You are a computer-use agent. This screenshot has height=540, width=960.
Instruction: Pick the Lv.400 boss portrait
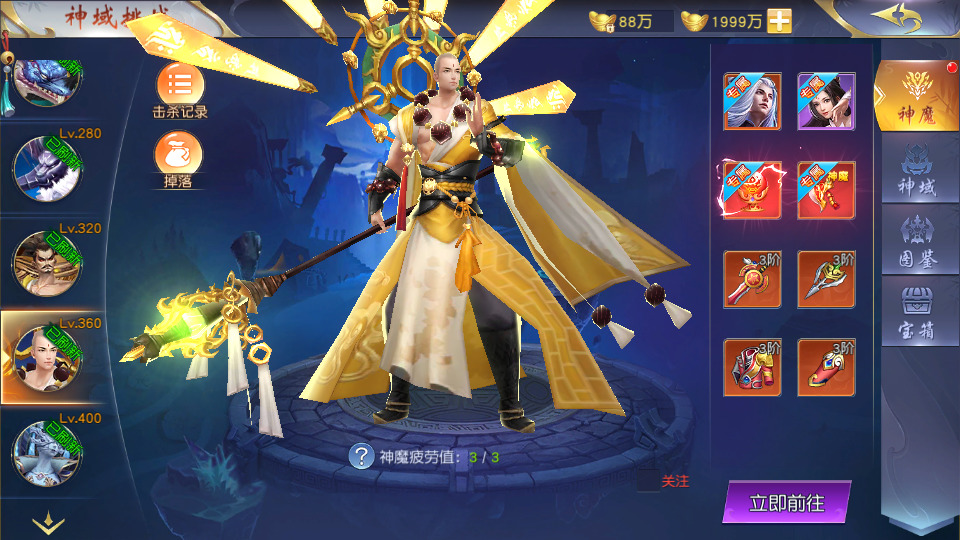[x=46, y=452]
